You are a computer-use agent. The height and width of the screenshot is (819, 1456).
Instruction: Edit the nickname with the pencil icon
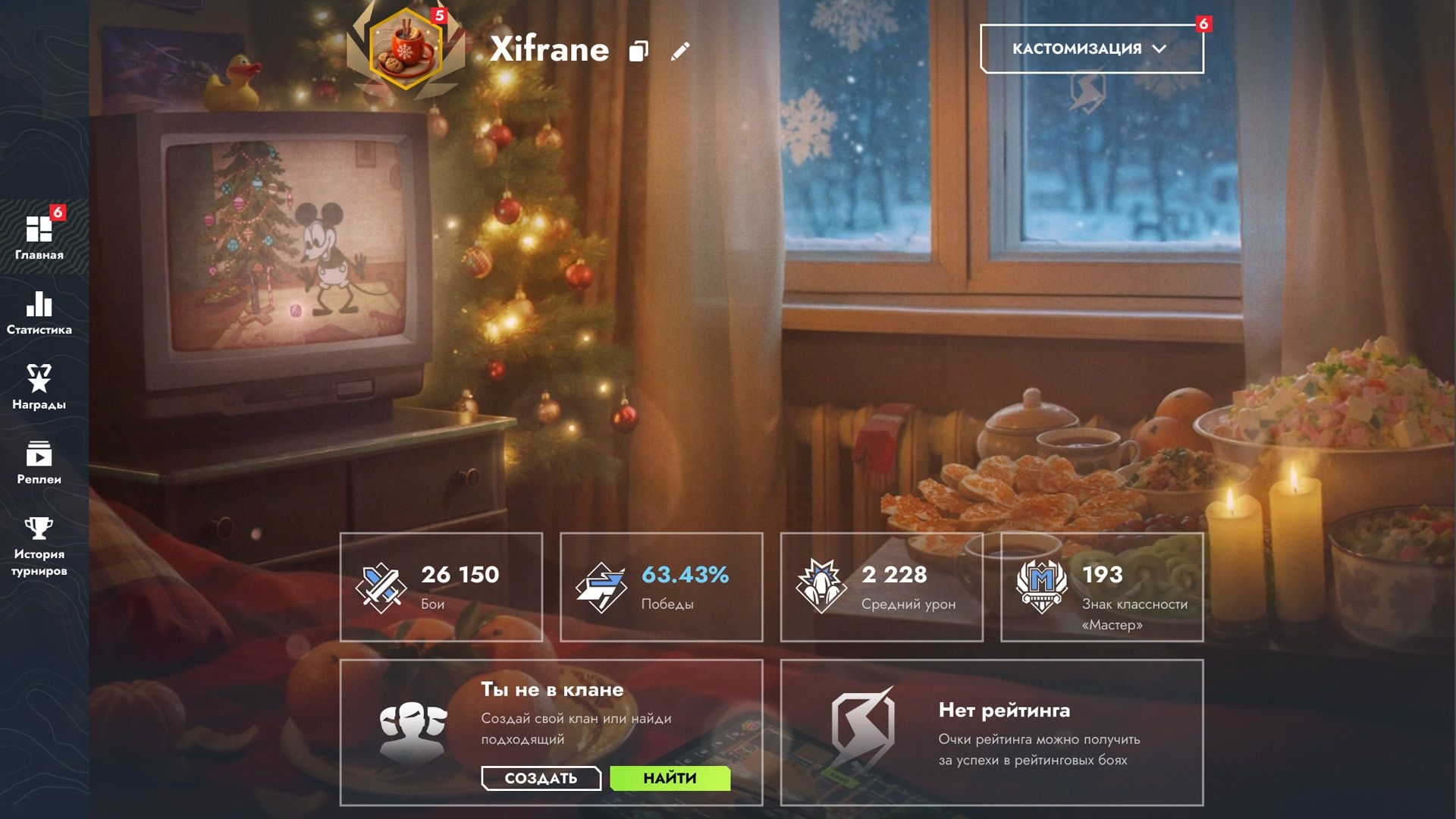click(680, 51)
